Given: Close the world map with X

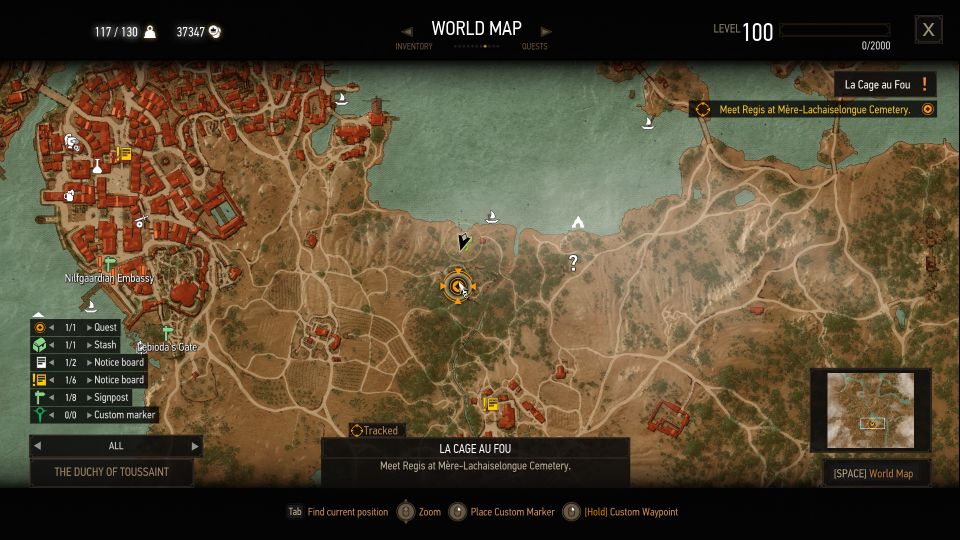Looking at the screenshot, I should coord(928,30).
